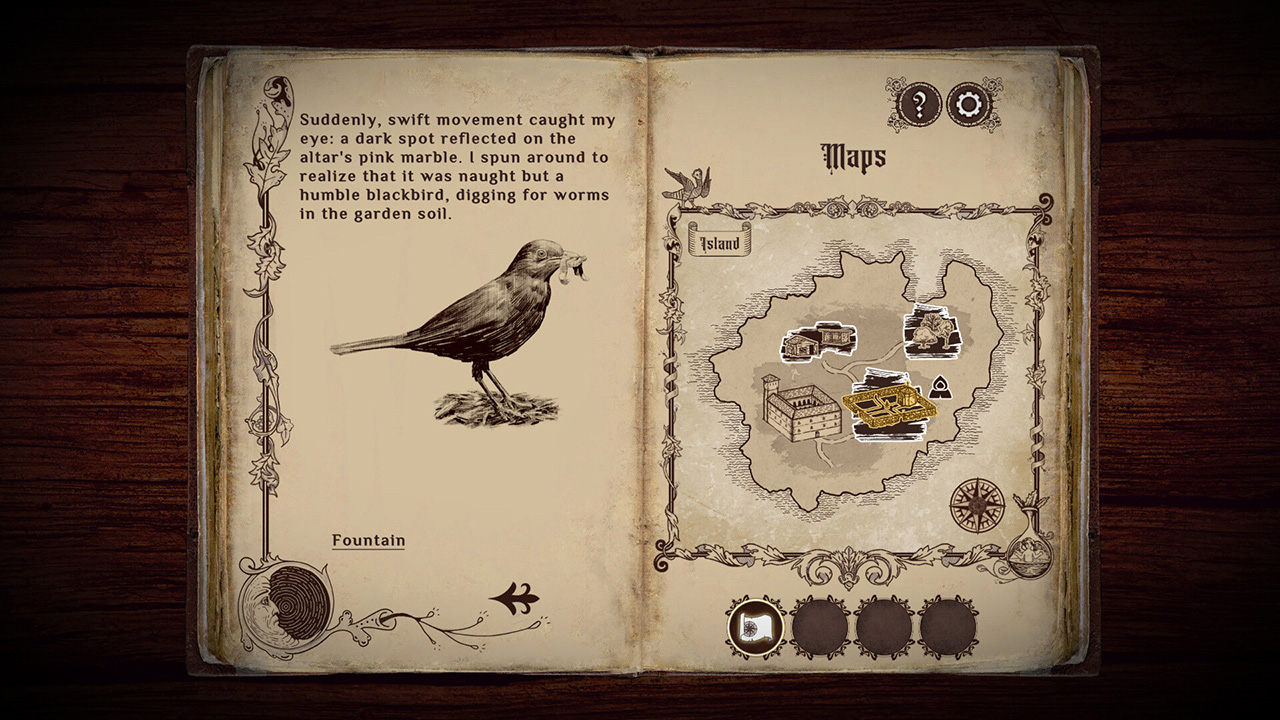Open the settings gear icon
Image resolution: width=1280 pixels, height=720 pixels.
pos(967,104)
